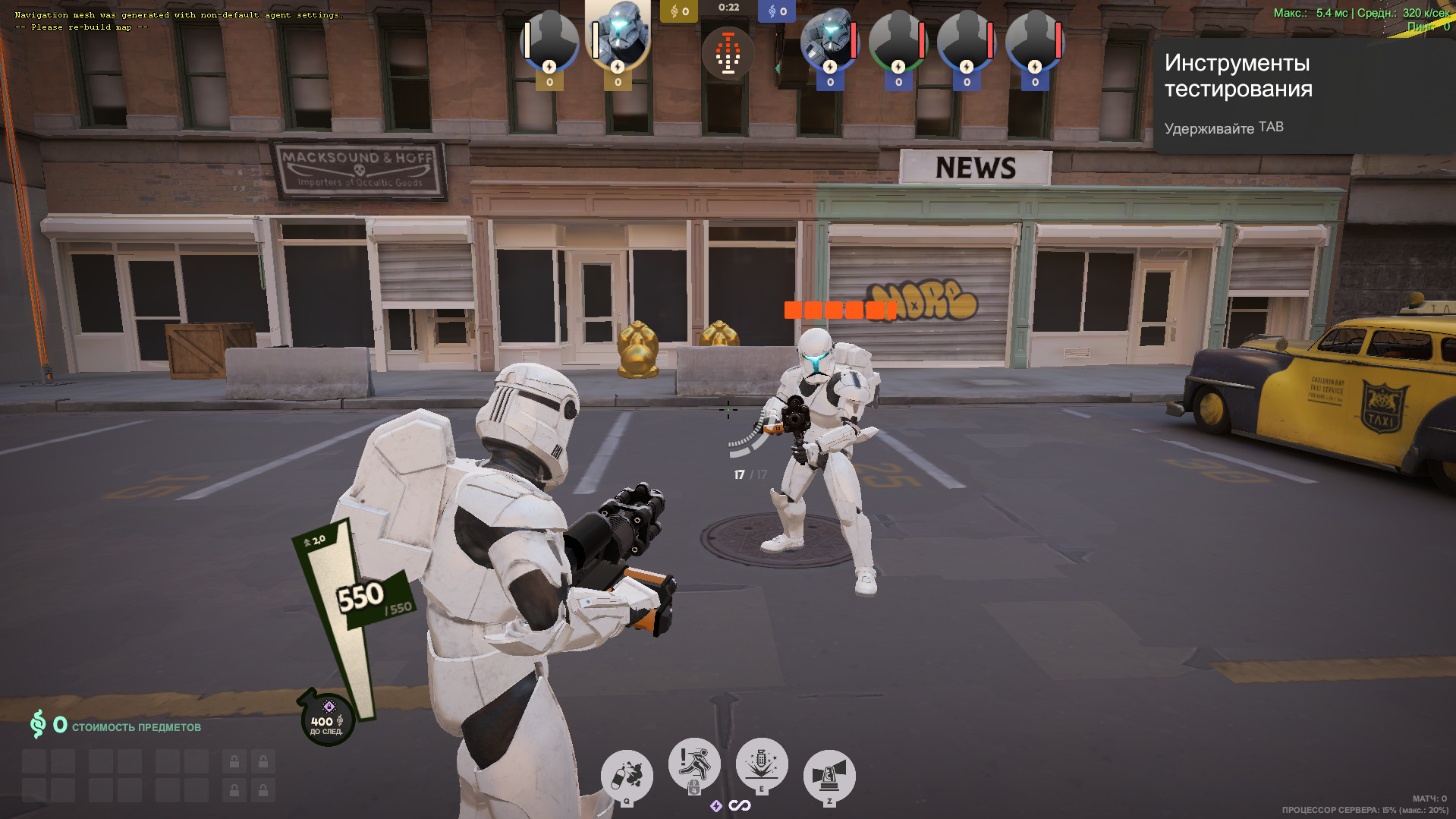
Task: Click an empty inventory slot under стоимость предметов
Action: coord(32,761)
